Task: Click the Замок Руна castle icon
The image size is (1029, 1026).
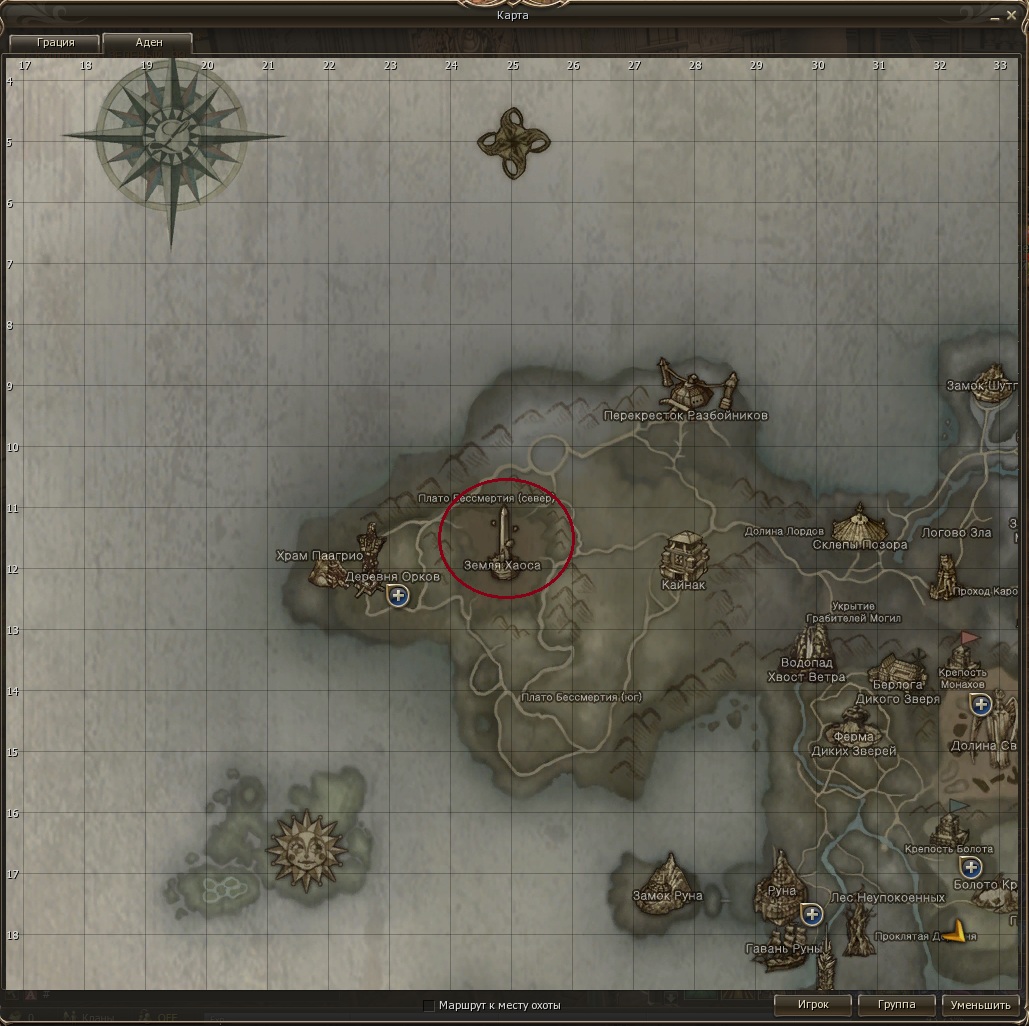Action: [x=667, y=872]
